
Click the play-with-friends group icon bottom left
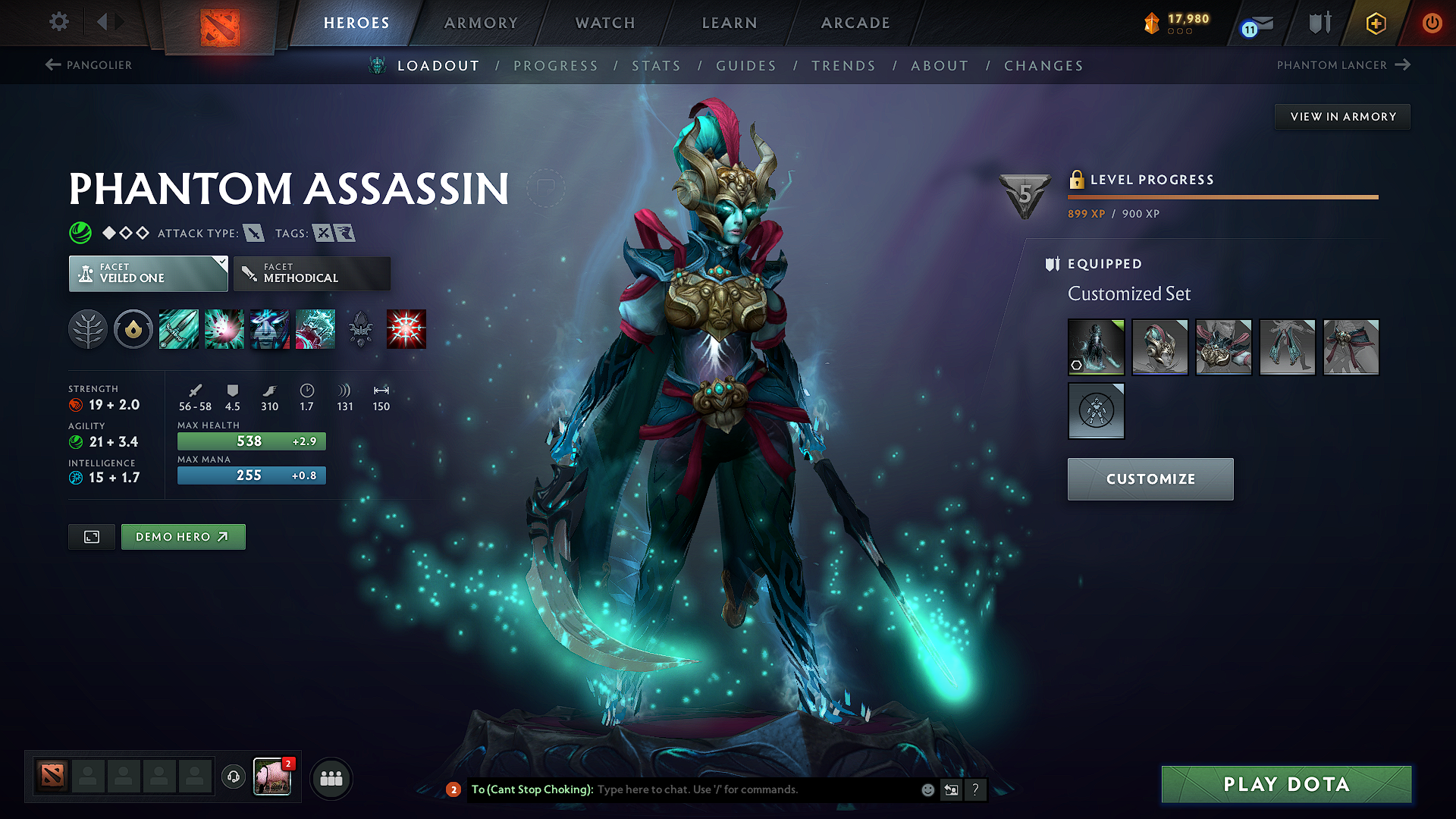click(331, 777)
